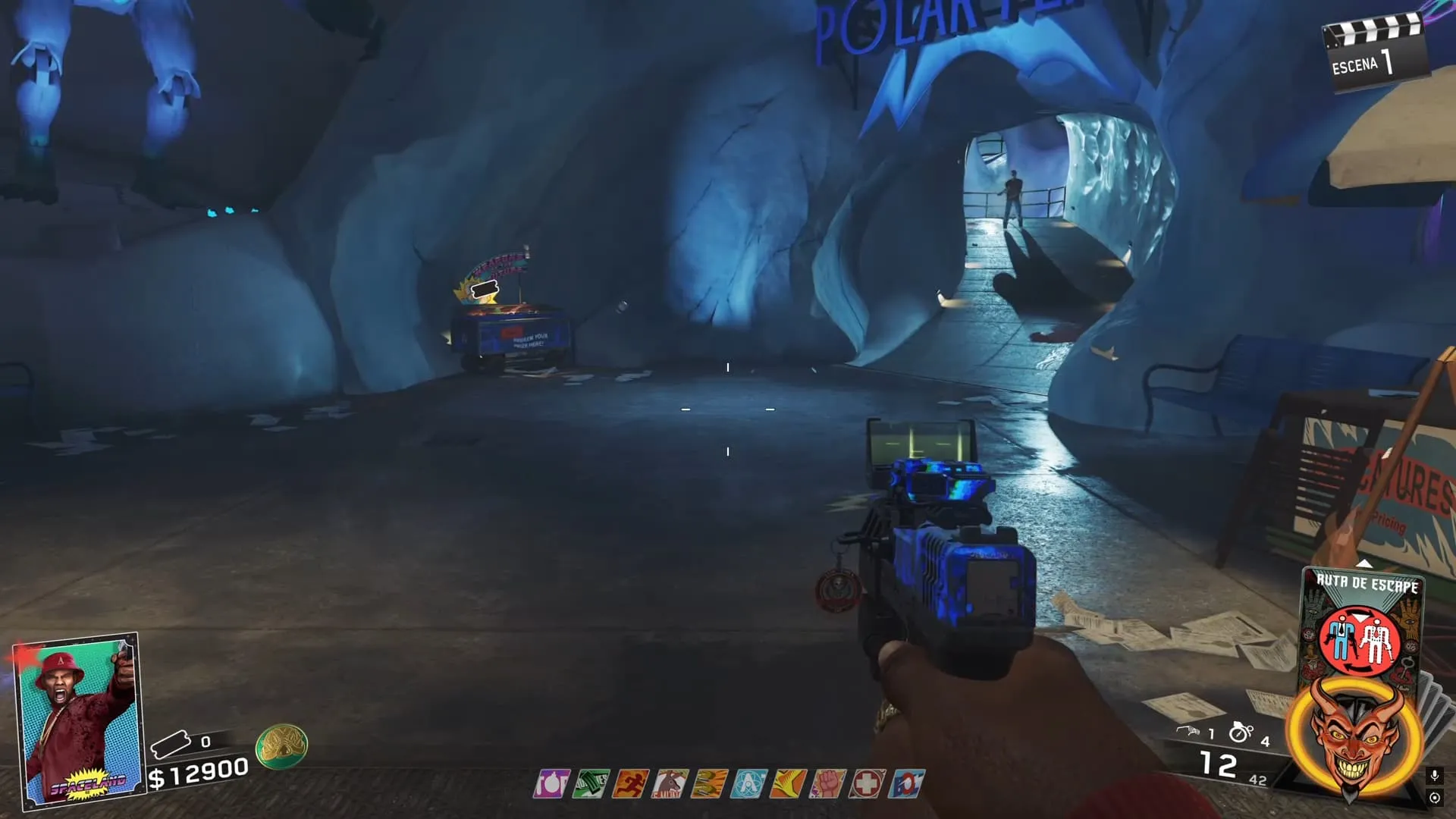
Task: Select the white medical cross perk icon
Action: 867,783
